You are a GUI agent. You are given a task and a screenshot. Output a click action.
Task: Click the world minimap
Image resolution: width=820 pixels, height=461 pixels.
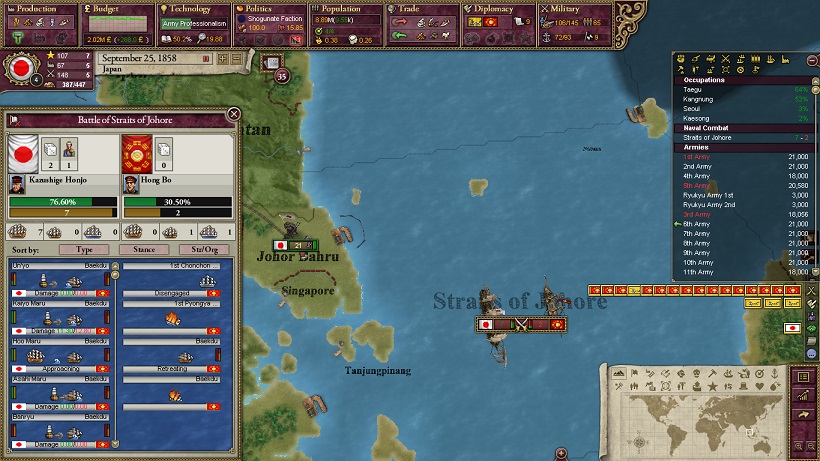coord(700,418)
